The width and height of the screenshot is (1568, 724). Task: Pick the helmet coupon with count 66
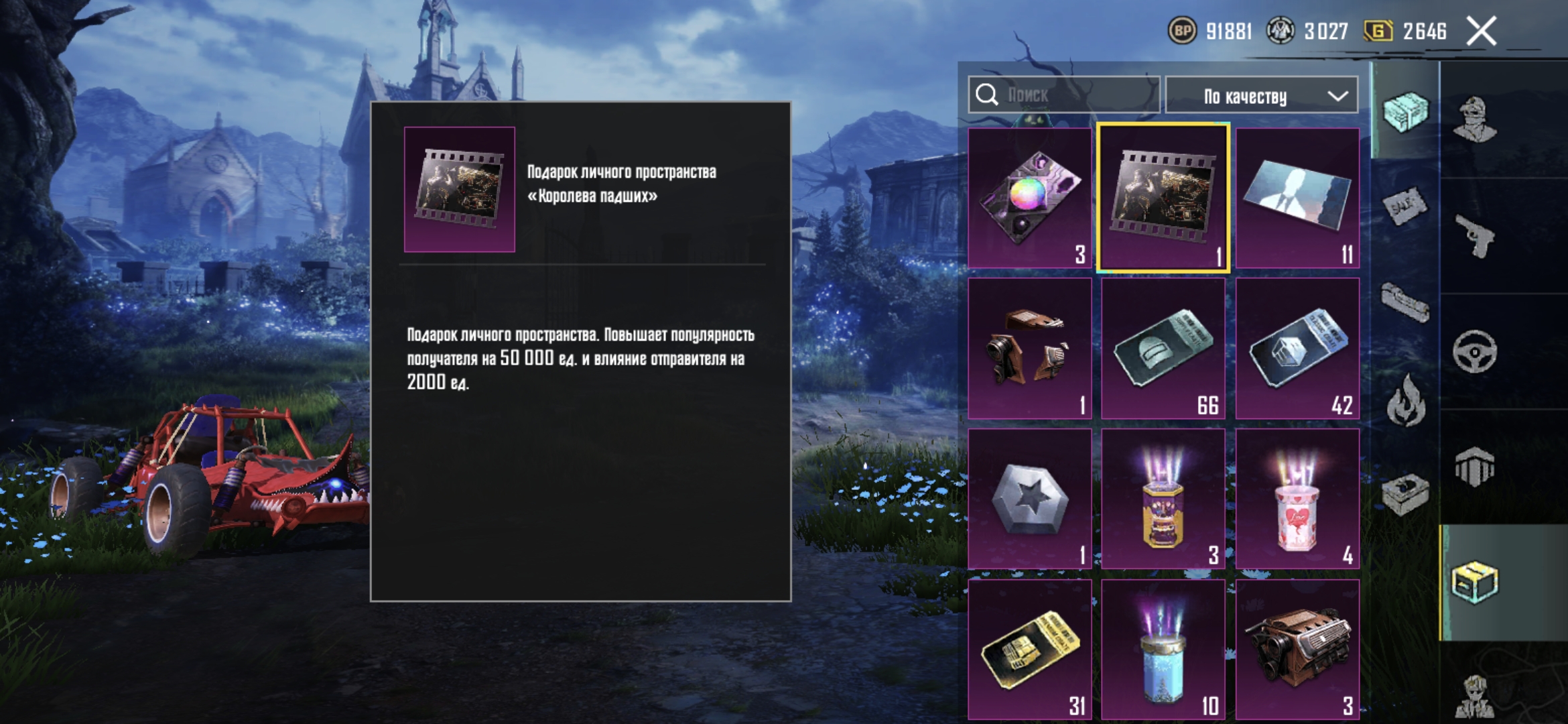point(1163,349)
